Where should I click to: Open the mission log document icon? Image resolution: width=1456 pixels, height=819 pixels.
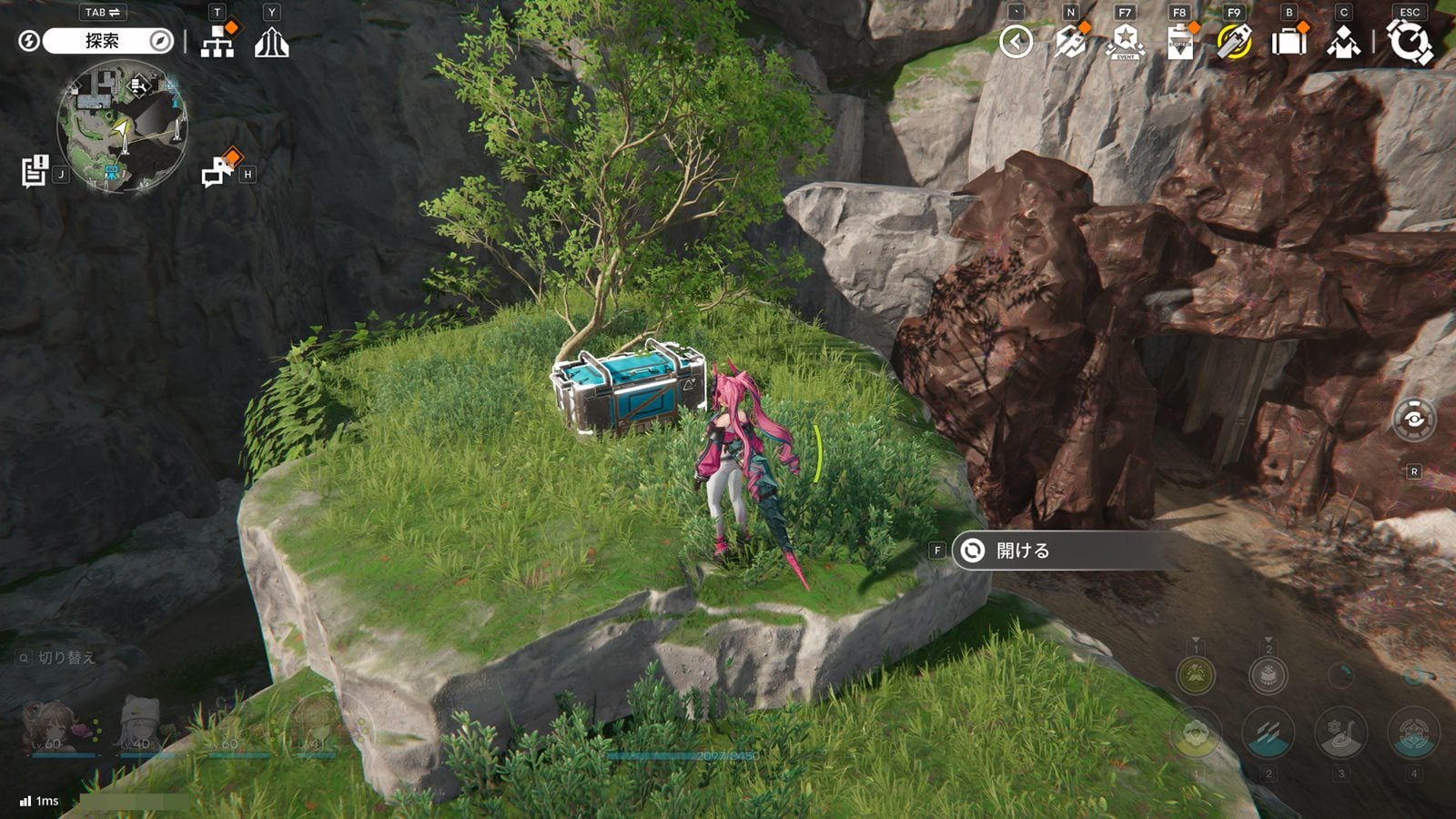click(x=35, y=171)
